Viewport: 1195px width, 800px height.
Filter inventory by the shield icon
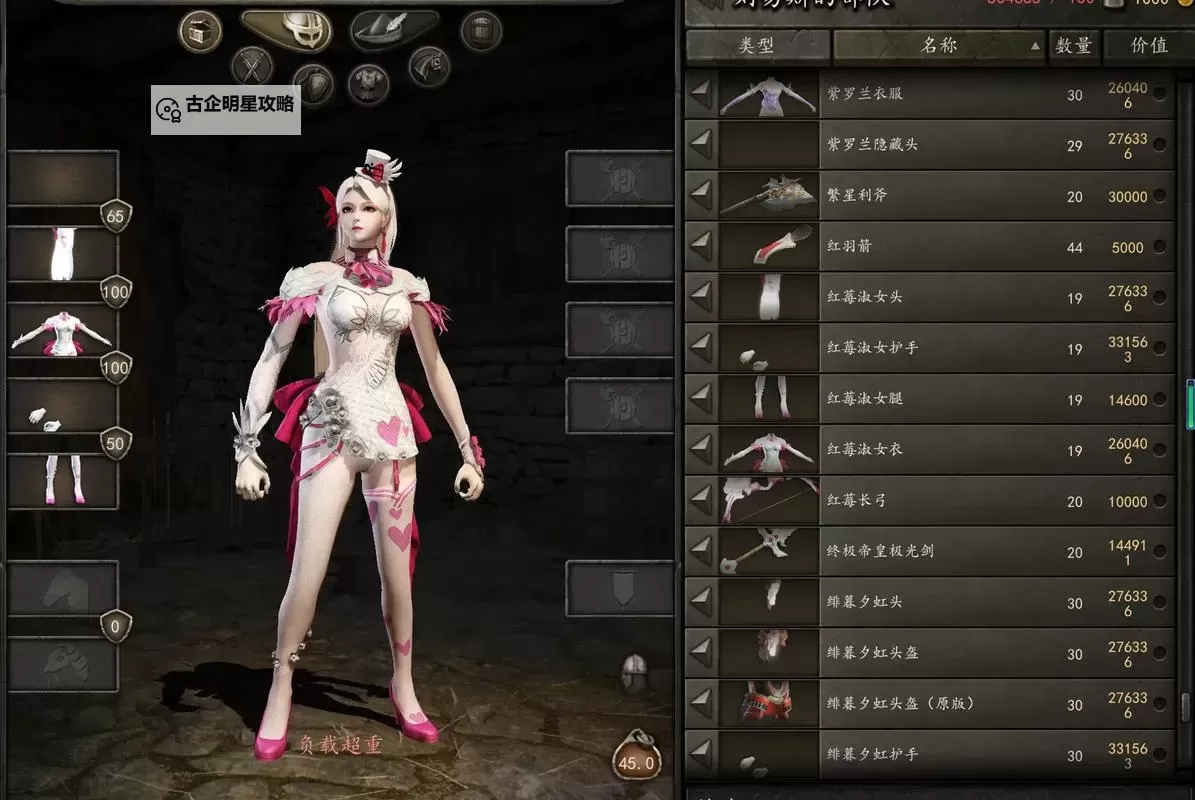click(x=312, y=84)
